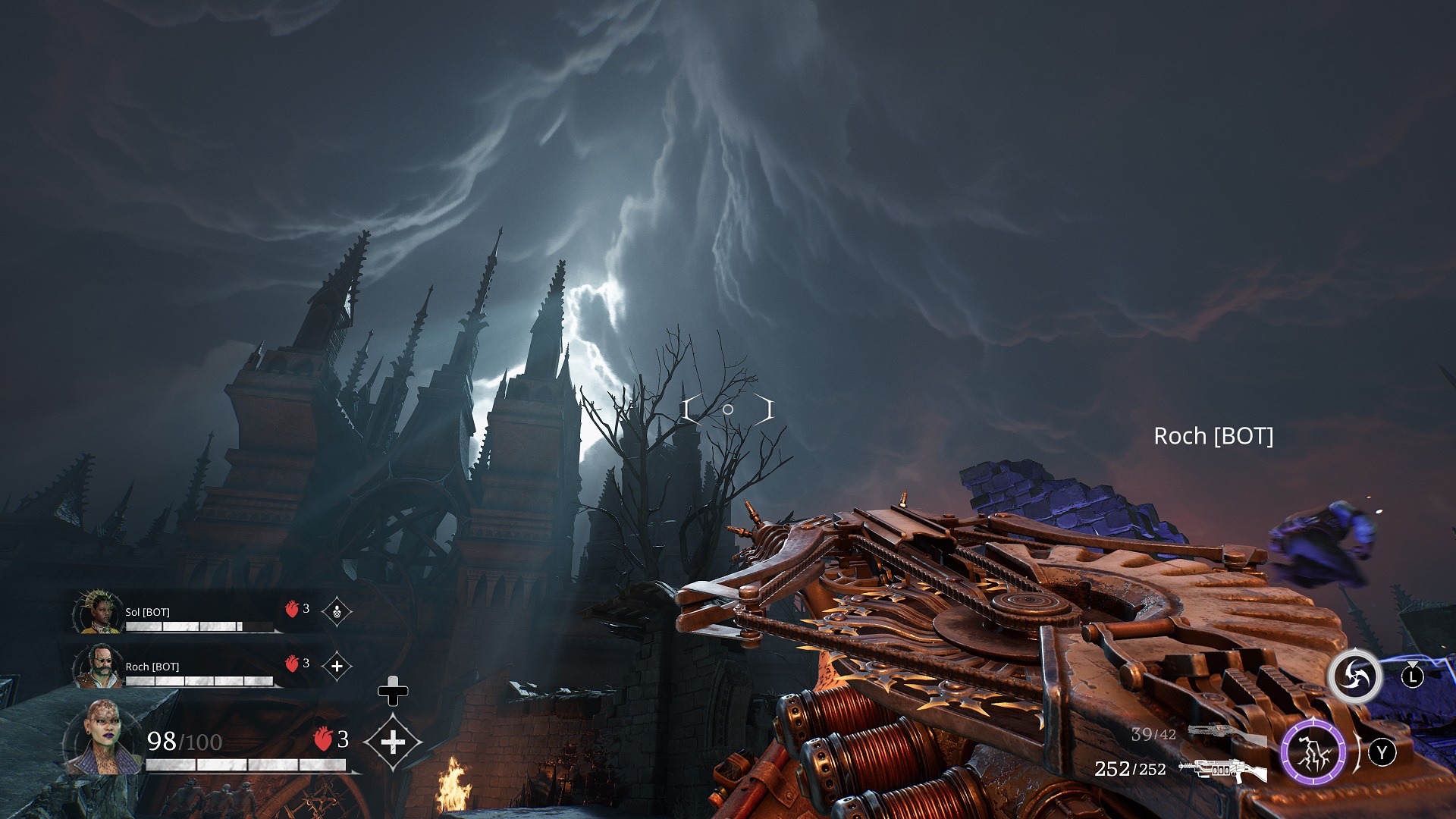The width and height of the screenshot is (1456, 819).
Task: Select the equipped primary rifle icon
Action: coord(1222,770)
